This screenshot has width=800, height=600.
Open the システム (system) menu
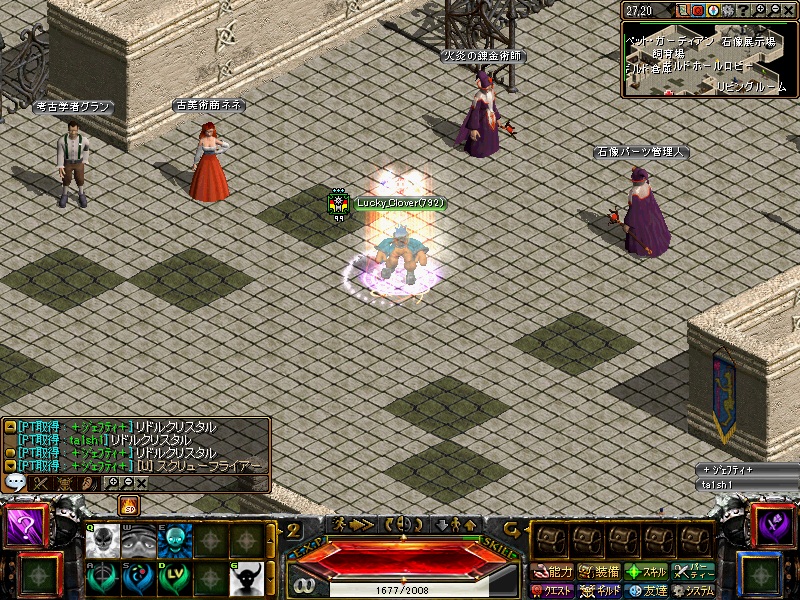tap(693, 591)
